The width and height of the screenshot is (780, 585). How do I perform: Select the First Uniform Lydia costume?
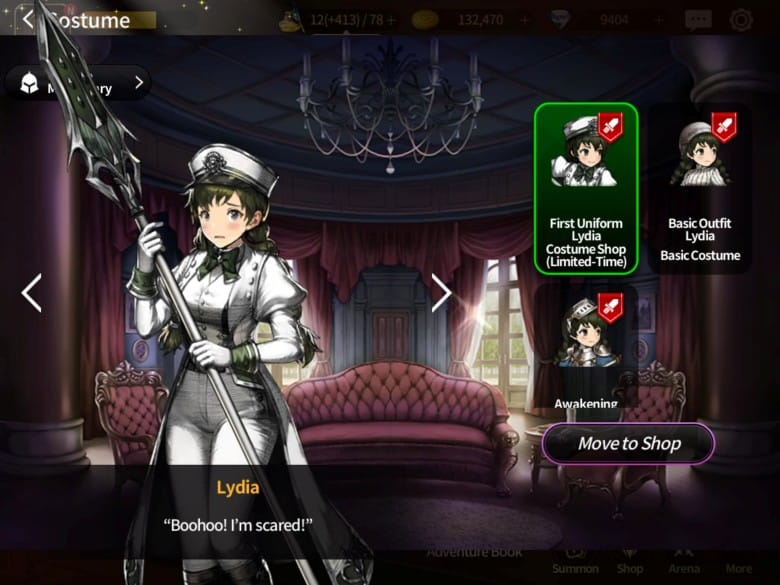[585, 187]
